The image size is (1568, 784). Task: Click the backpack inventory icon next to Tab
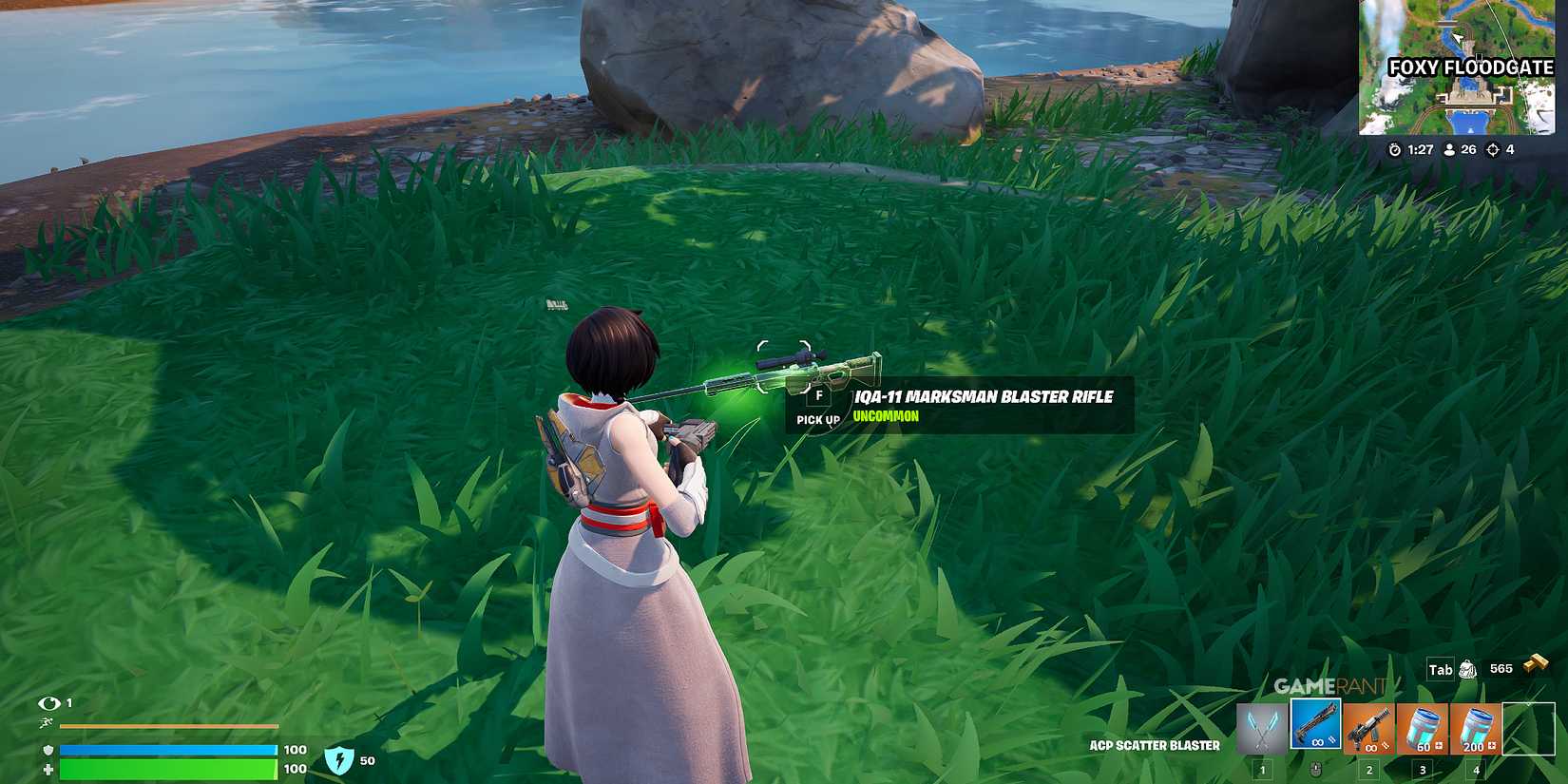(x=1467, y=670)
